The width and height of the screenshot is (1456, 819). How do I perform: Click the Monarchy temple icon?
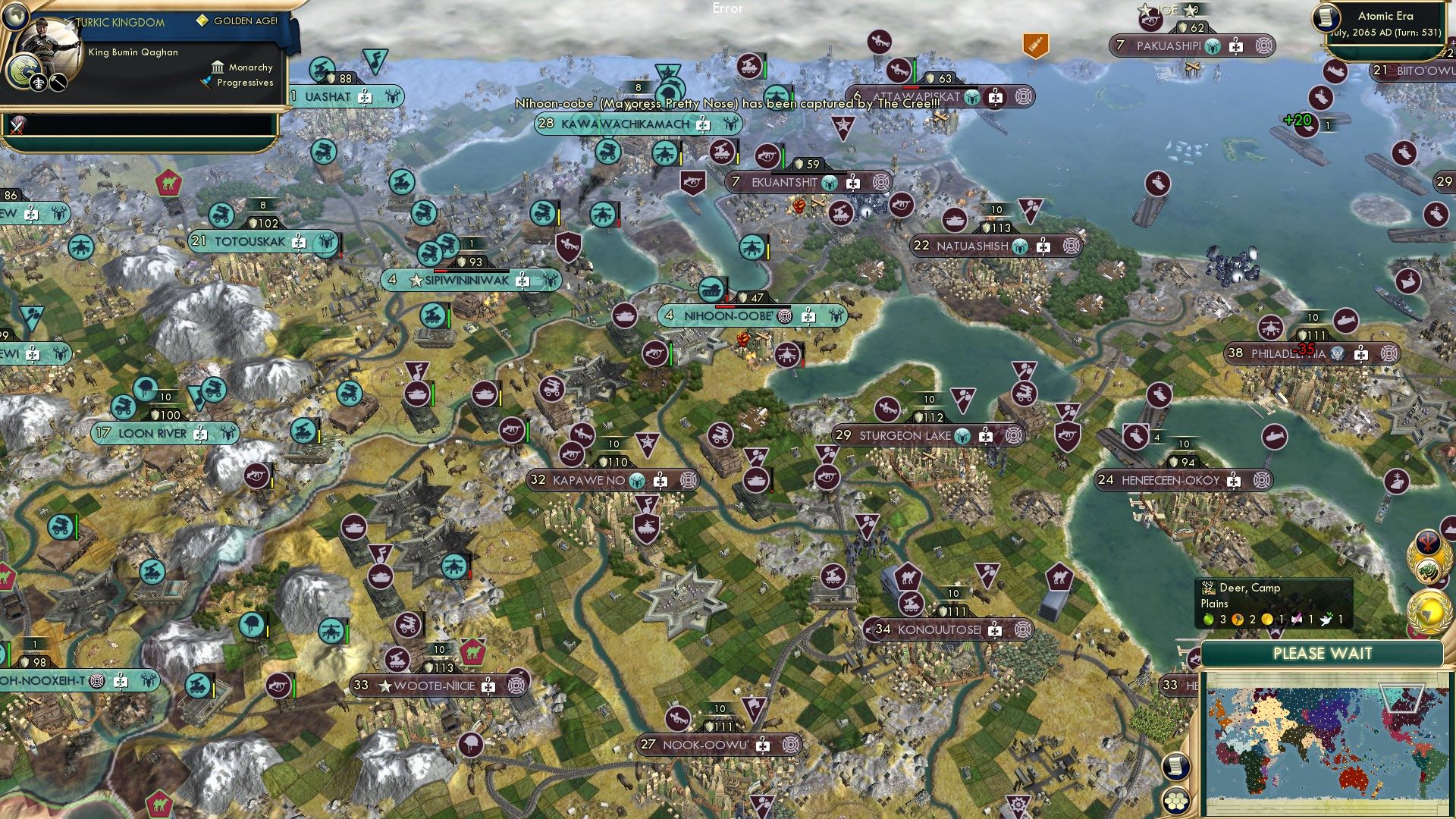pyautogui.click(x=218, y=68)
